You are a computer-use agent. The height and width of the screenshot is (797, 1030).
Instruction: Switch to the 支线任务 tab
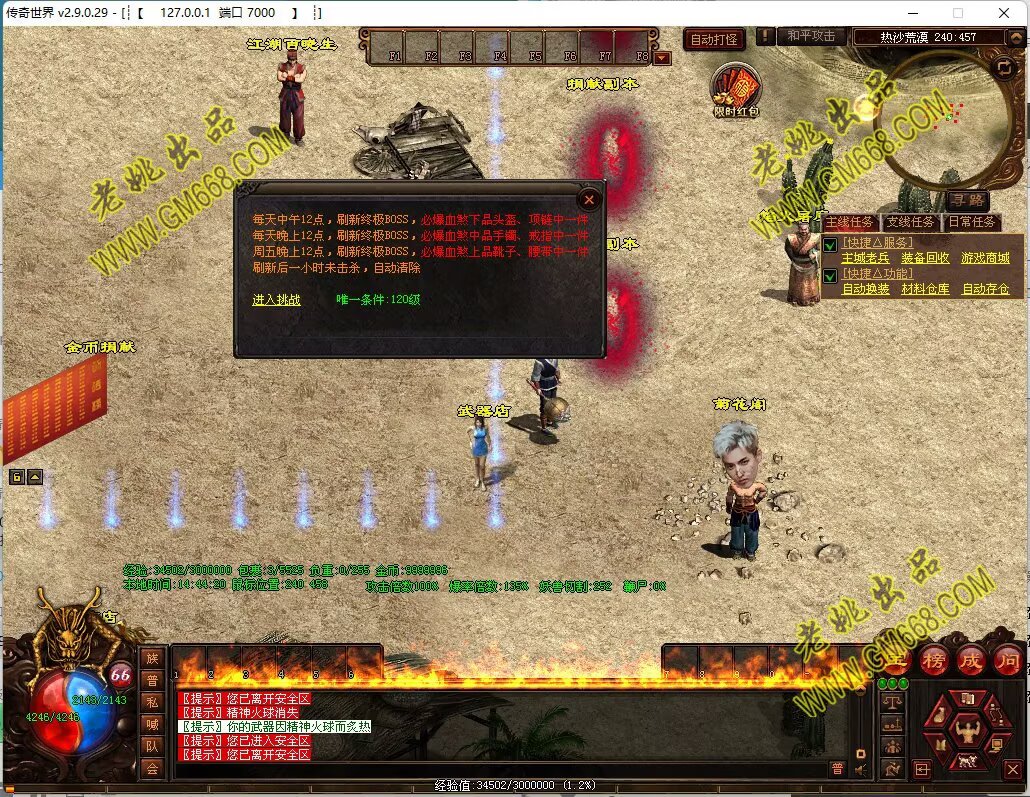click(910, 222)
